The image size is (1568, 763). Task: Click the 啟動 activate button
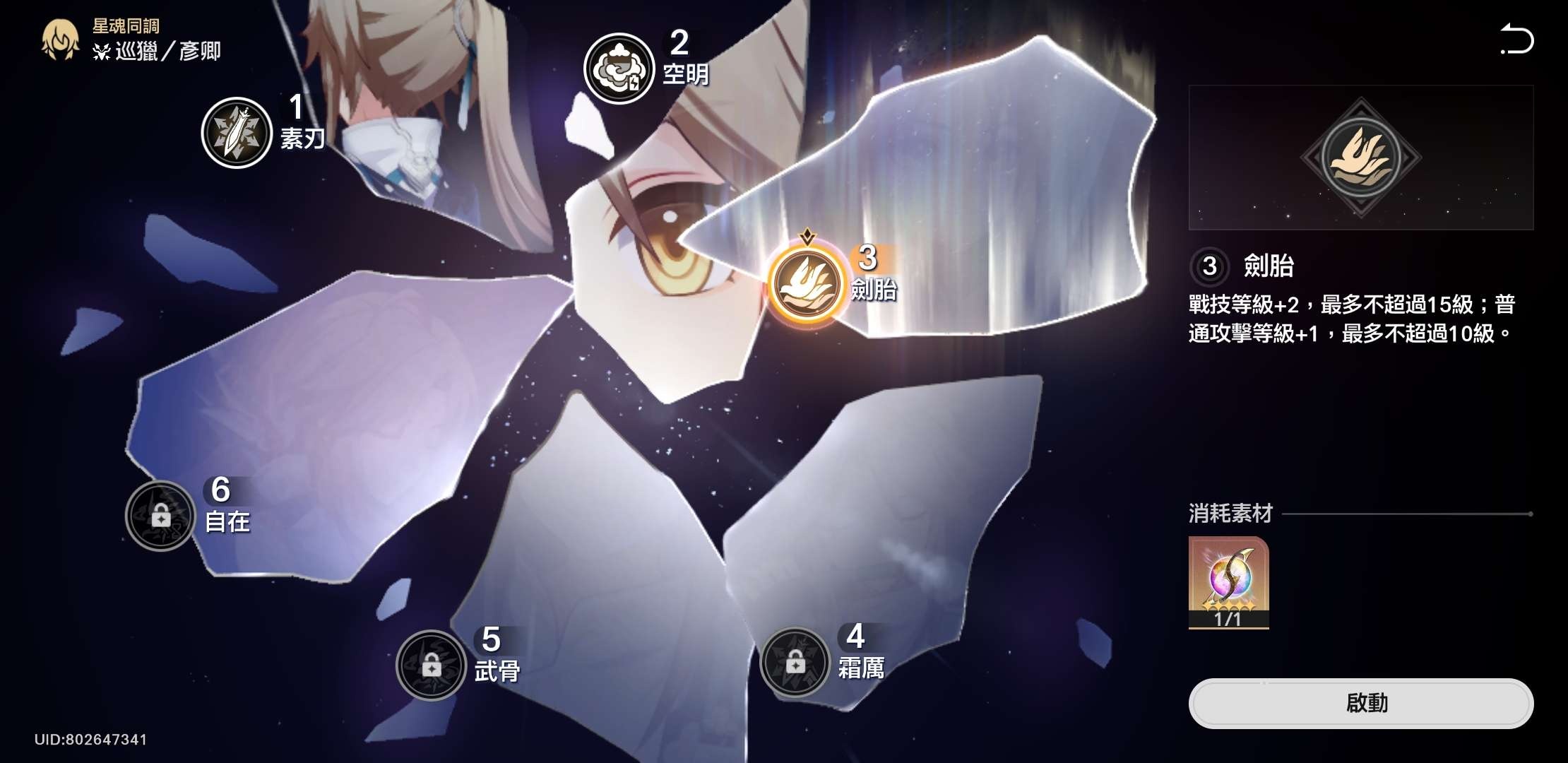[x=1360, y=704]
